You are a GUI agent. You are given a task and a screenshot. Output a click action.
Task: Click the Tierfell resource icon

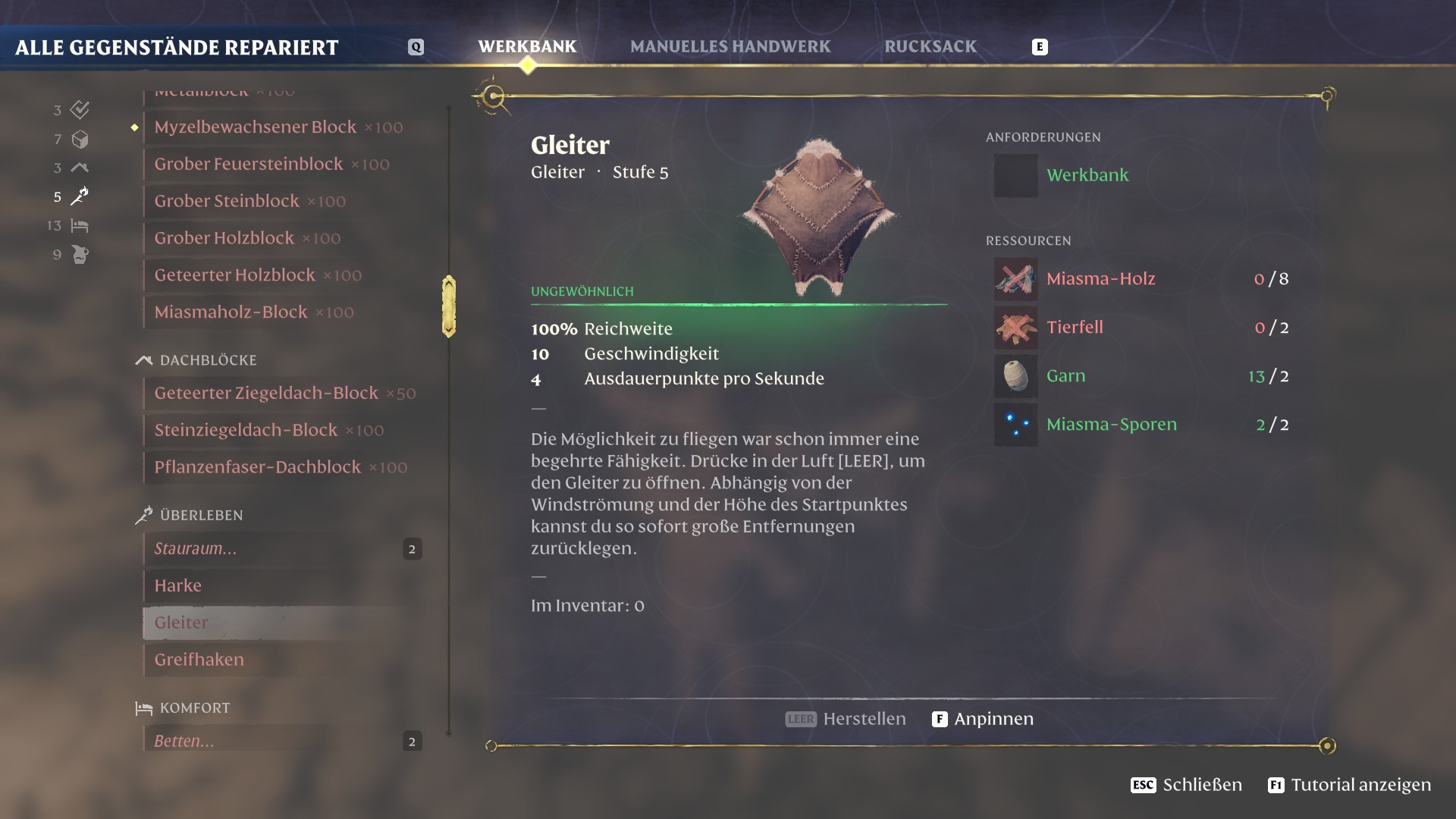point(1015,328)
